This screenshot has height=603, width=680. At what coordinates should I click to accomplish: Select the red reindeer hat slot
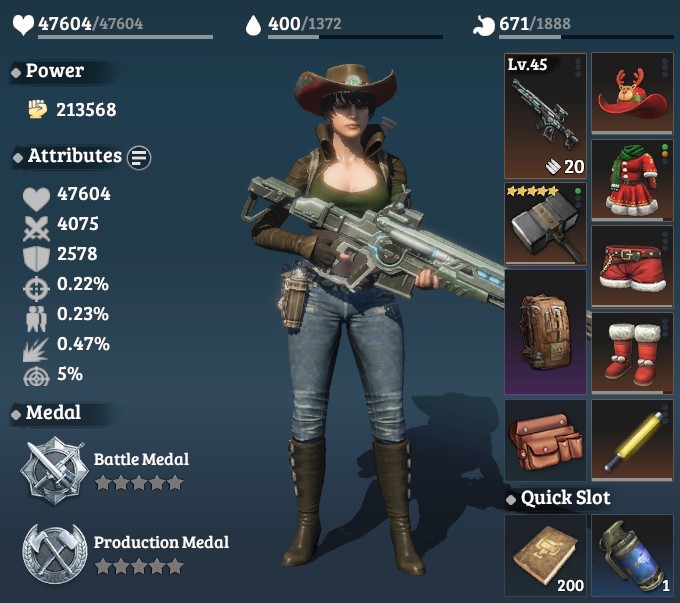pyautogui.click(x=632, y=93)
